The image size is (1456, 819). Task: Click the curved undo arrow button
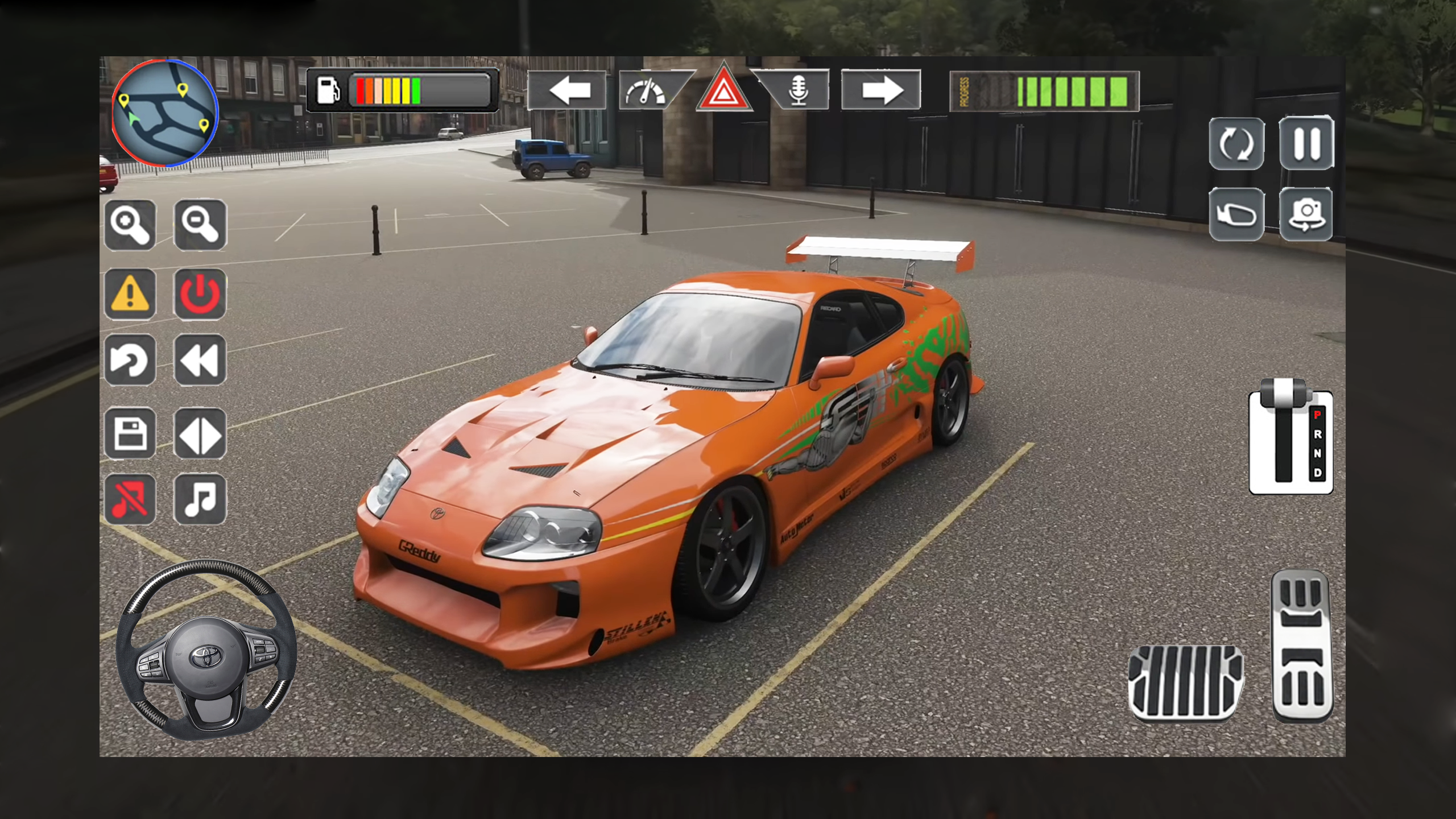(x=130, y=361)
